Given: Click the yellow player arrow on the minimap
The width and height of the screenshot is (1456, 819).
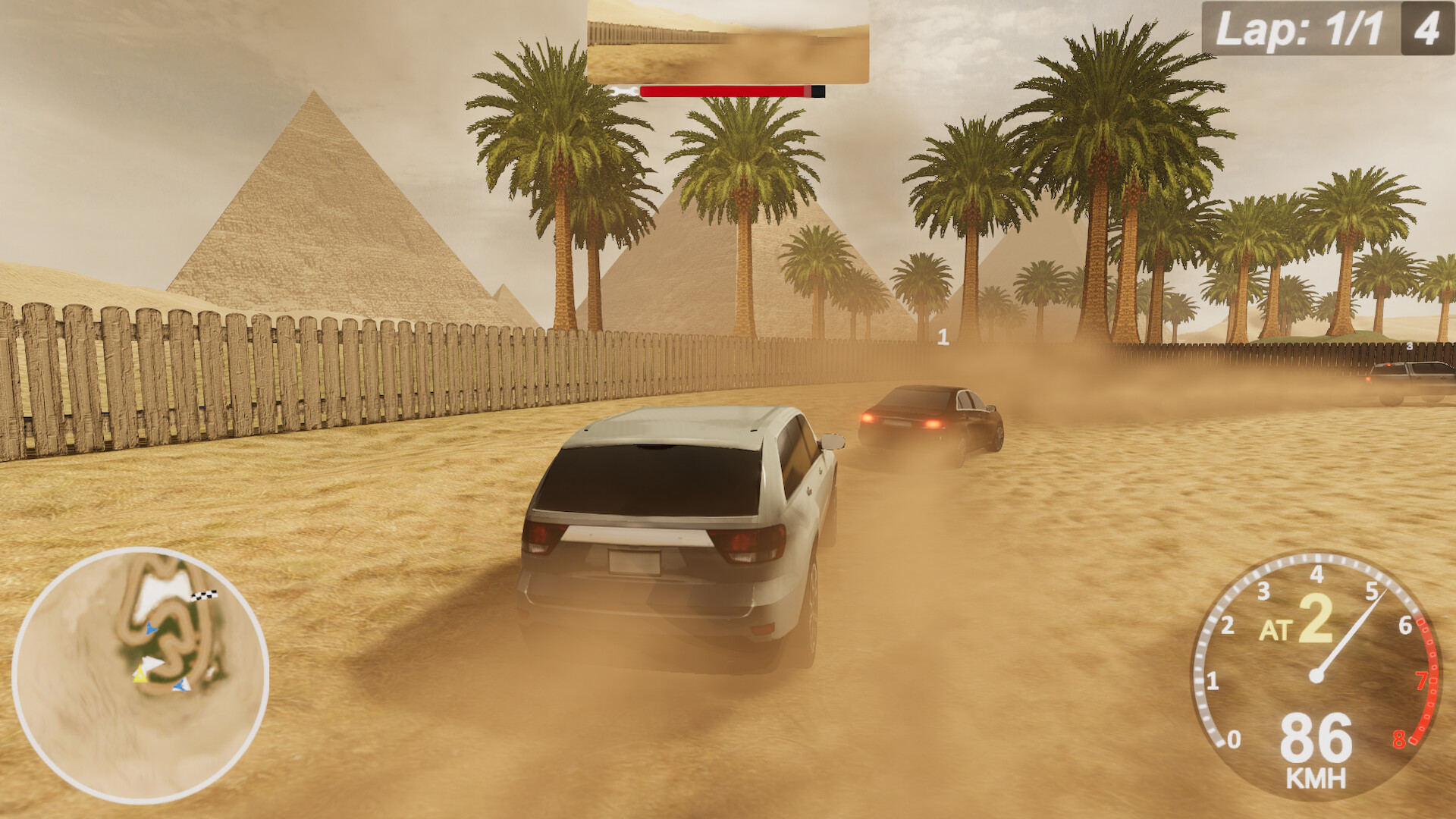Looking at the screenshot, I should [x=140, y=675].
